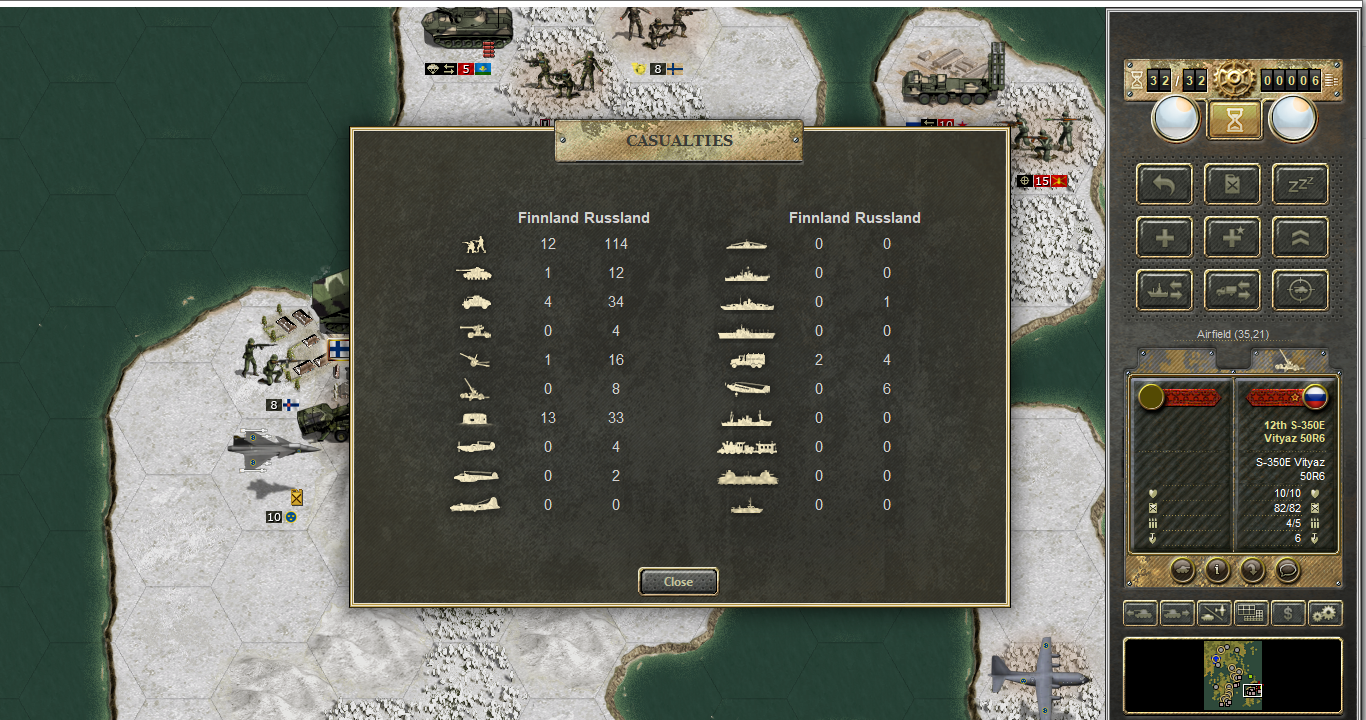Select next unit (tank with right arrow)

pos(1177,613)
